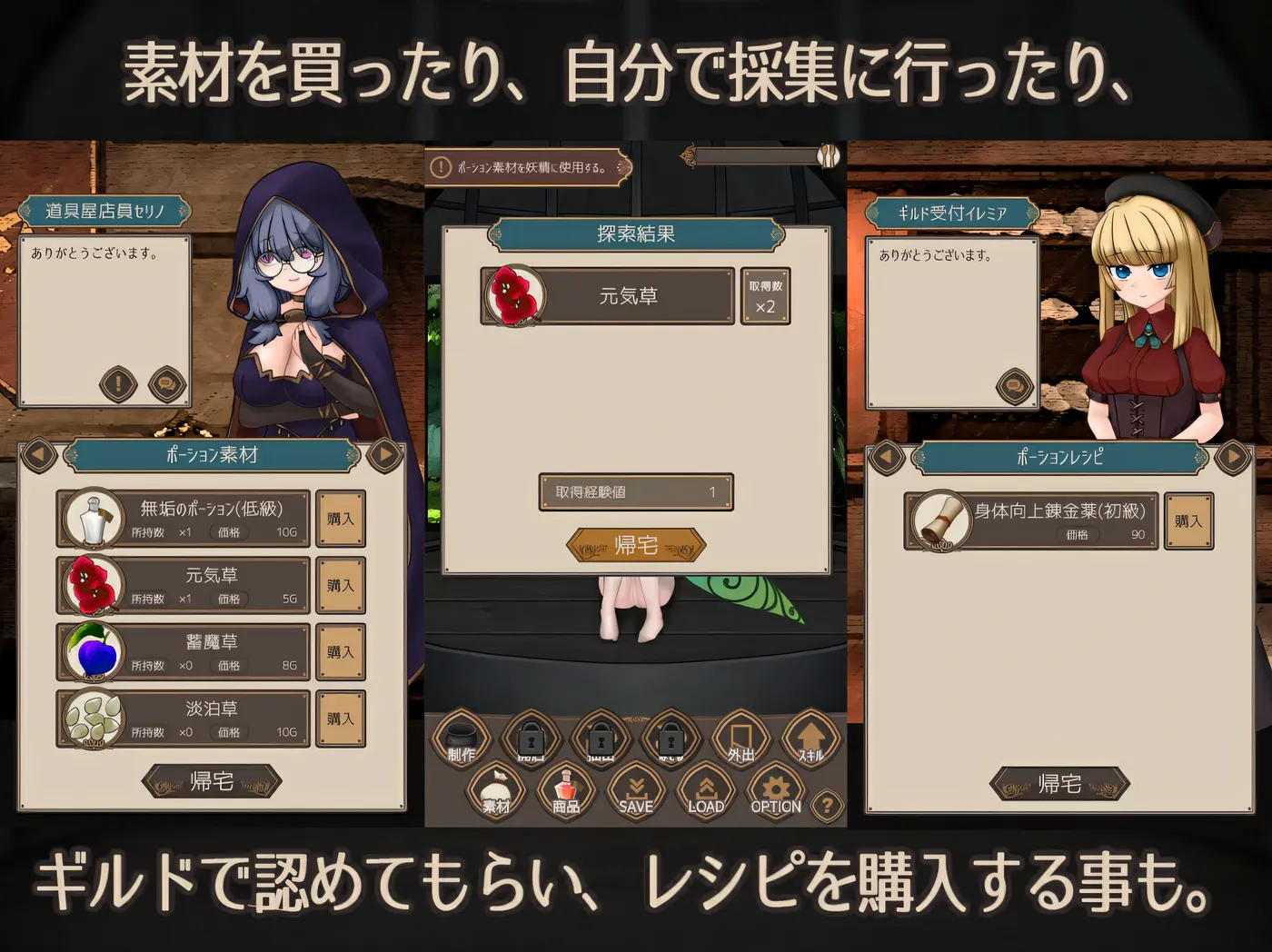
Task: Click the right arrow on ポーションレシピ panel
Action: (x=1234, y=459)
